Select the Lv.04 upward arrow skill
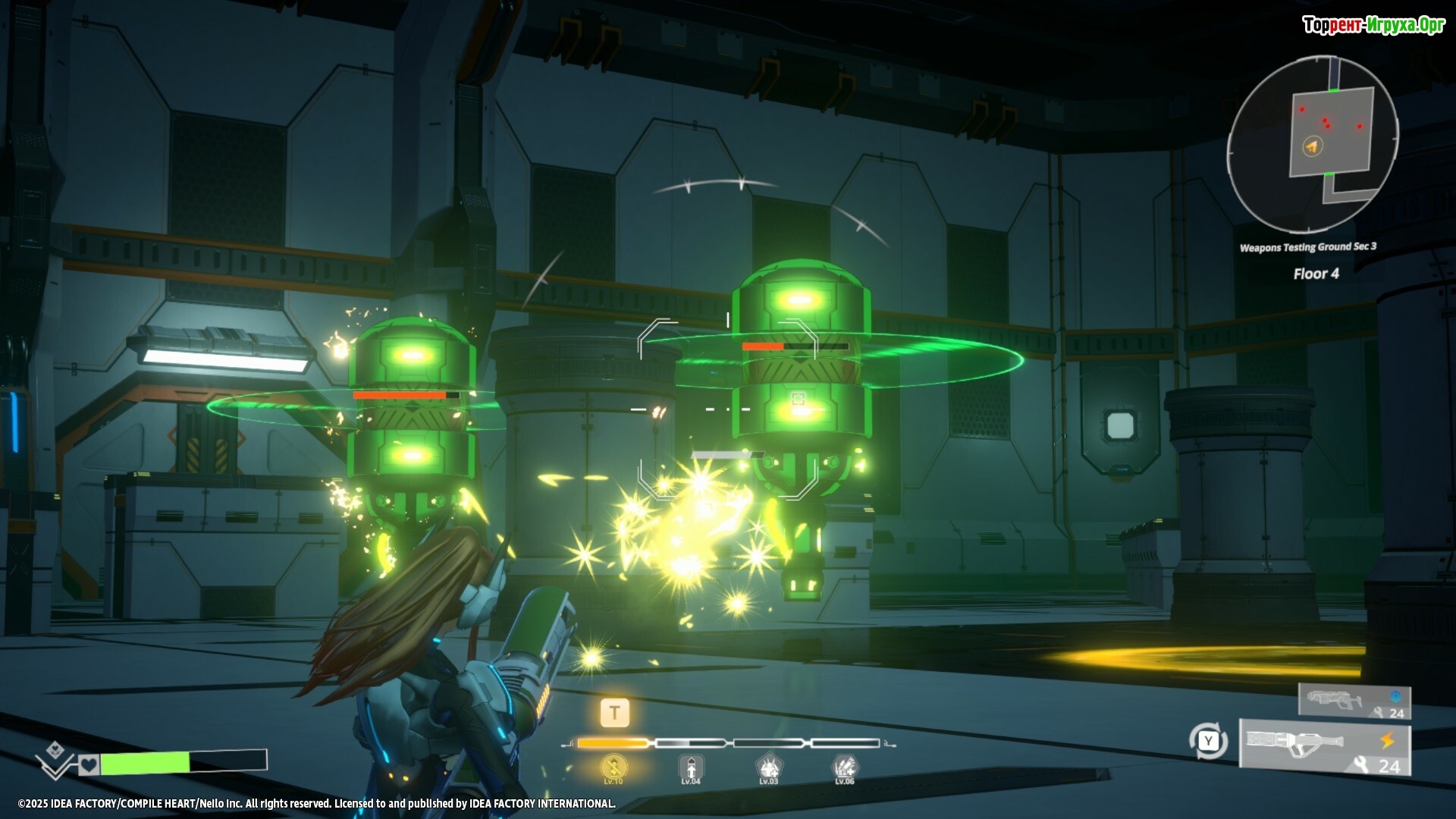This screenshot has width=1456, height=819. point(690,768)
